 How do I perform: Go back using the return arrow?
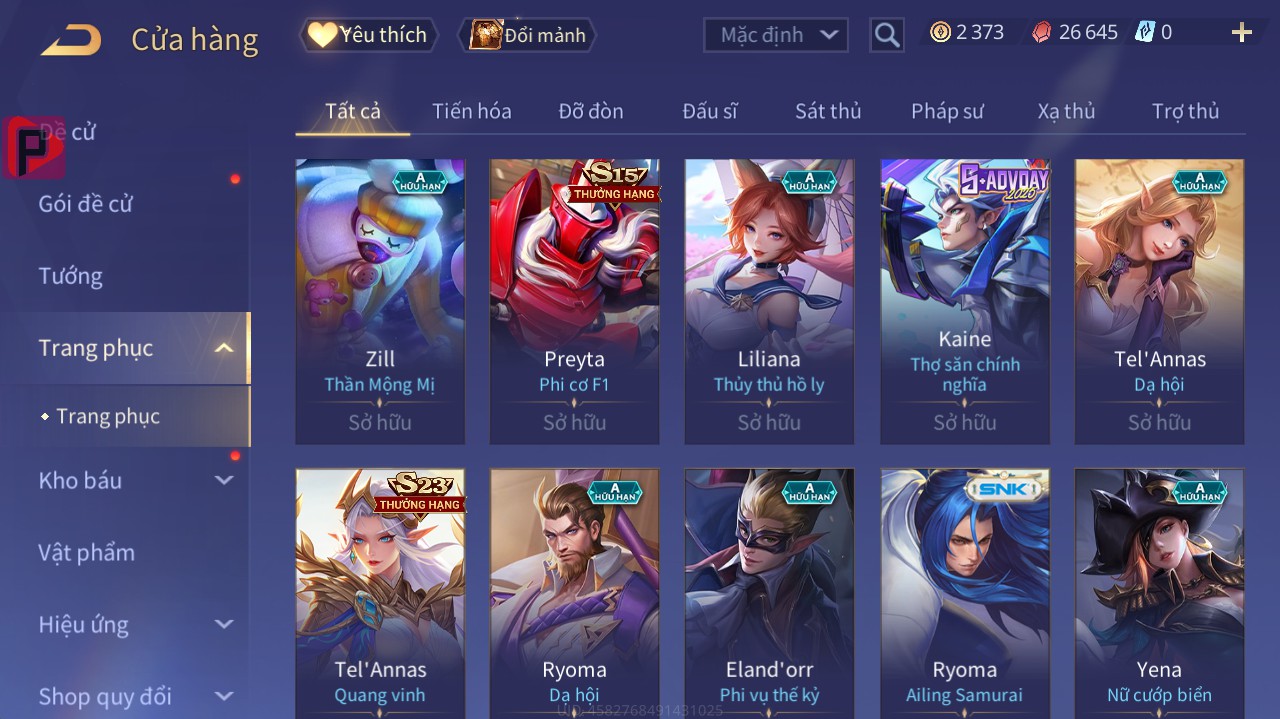(x=71, y=40)
